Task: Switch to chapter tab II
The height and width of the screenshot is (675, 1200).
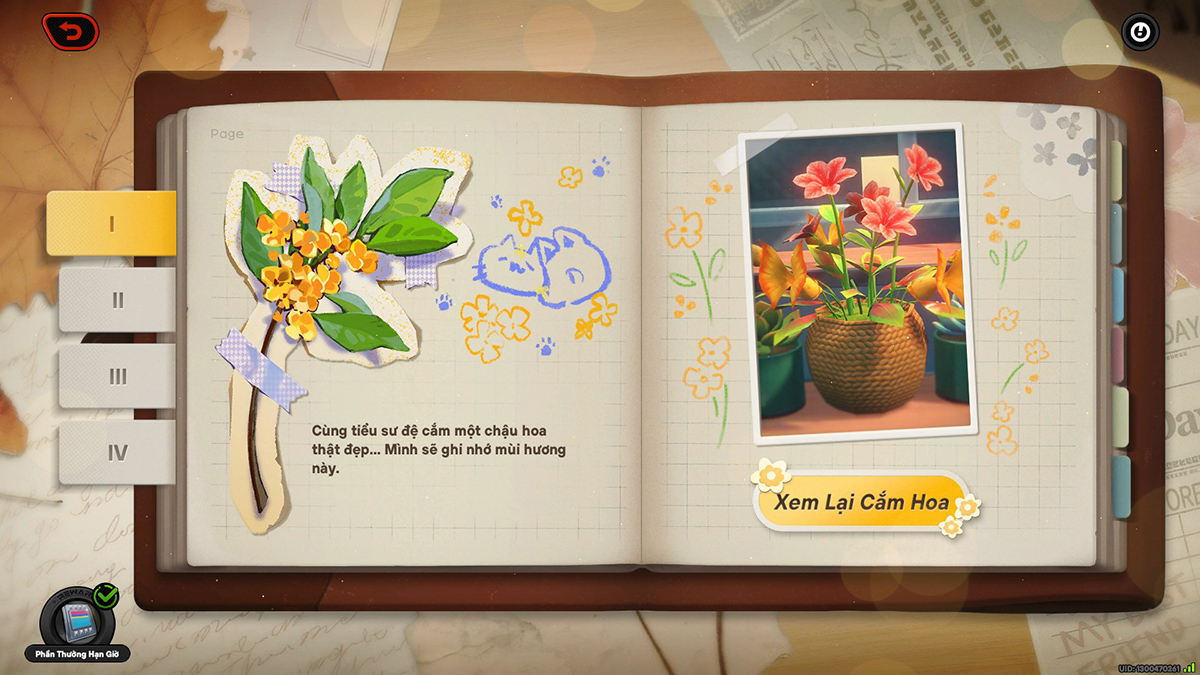Action: (117, 300)
